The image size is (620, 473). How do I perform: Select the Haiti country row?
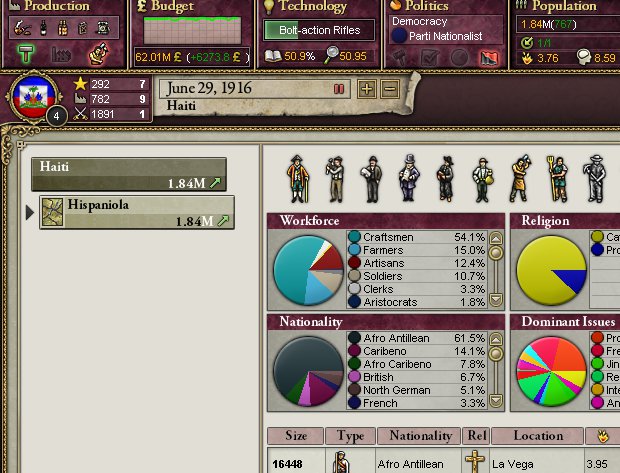[x=128, y=174]
